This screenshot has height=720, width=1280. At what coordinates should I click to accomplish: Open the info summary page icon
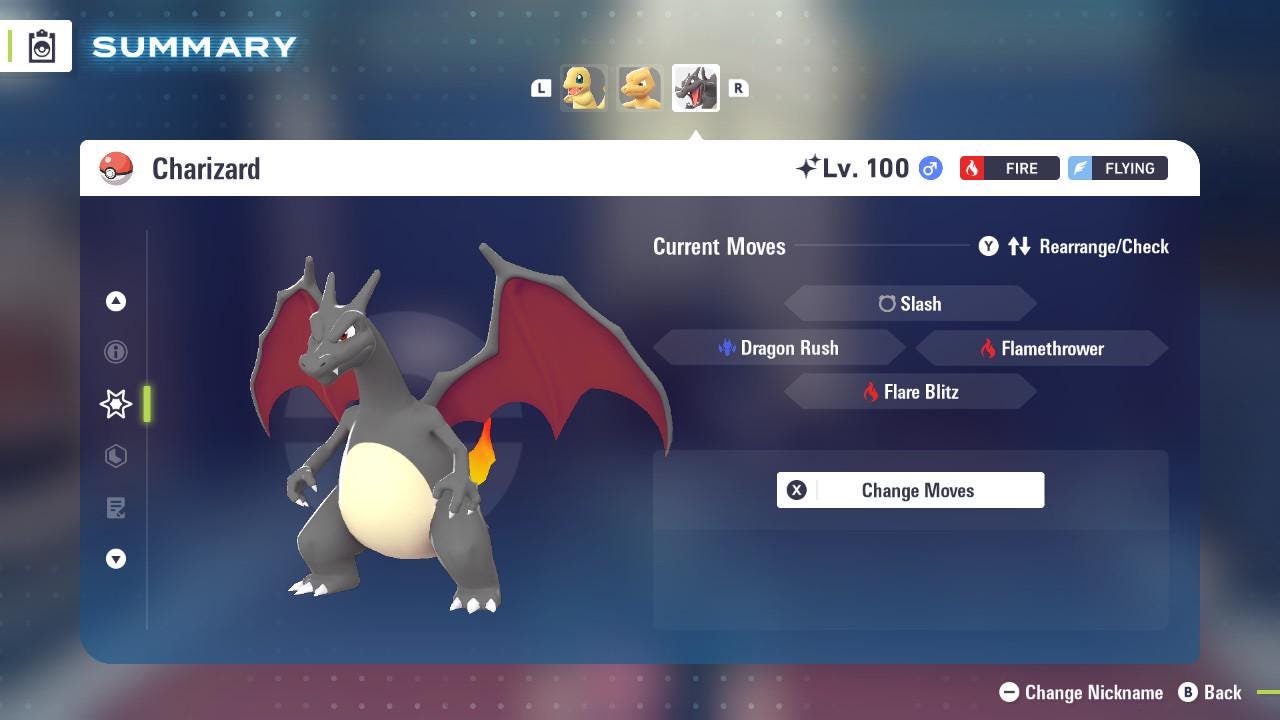[x=115, y=352]
